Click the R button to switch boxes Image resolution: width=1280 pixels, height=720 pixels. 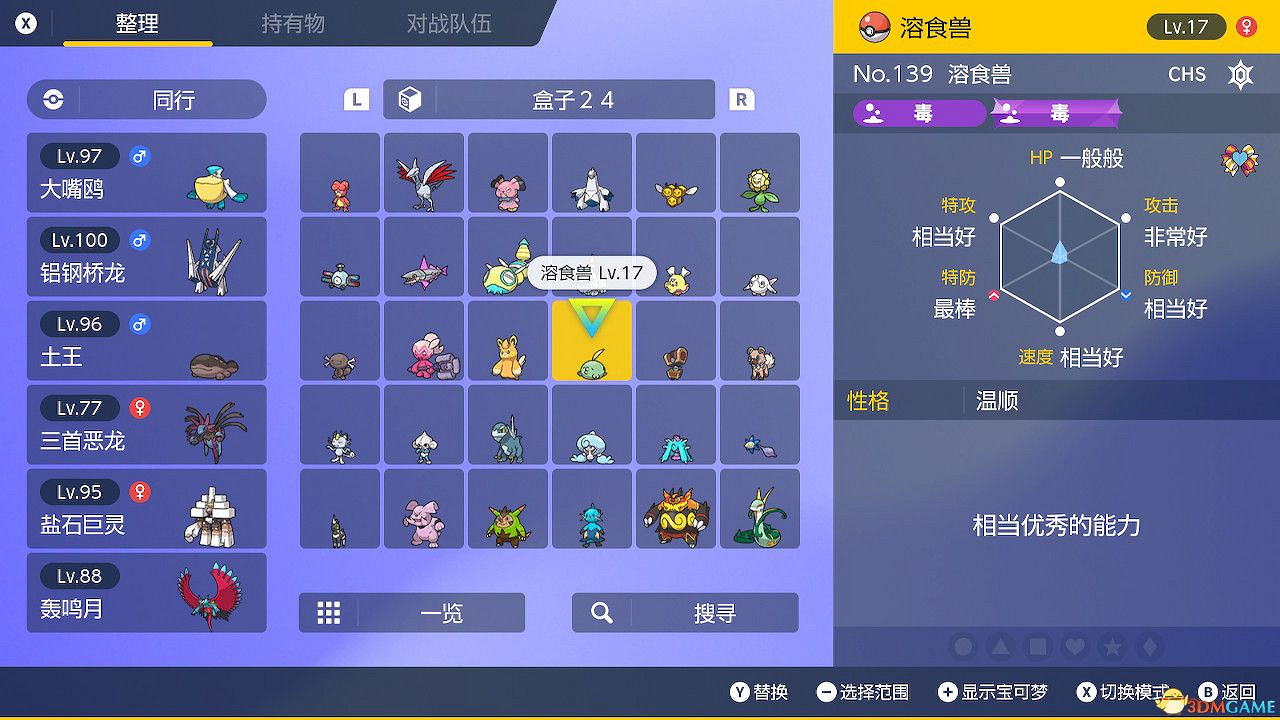coord(741,99)
